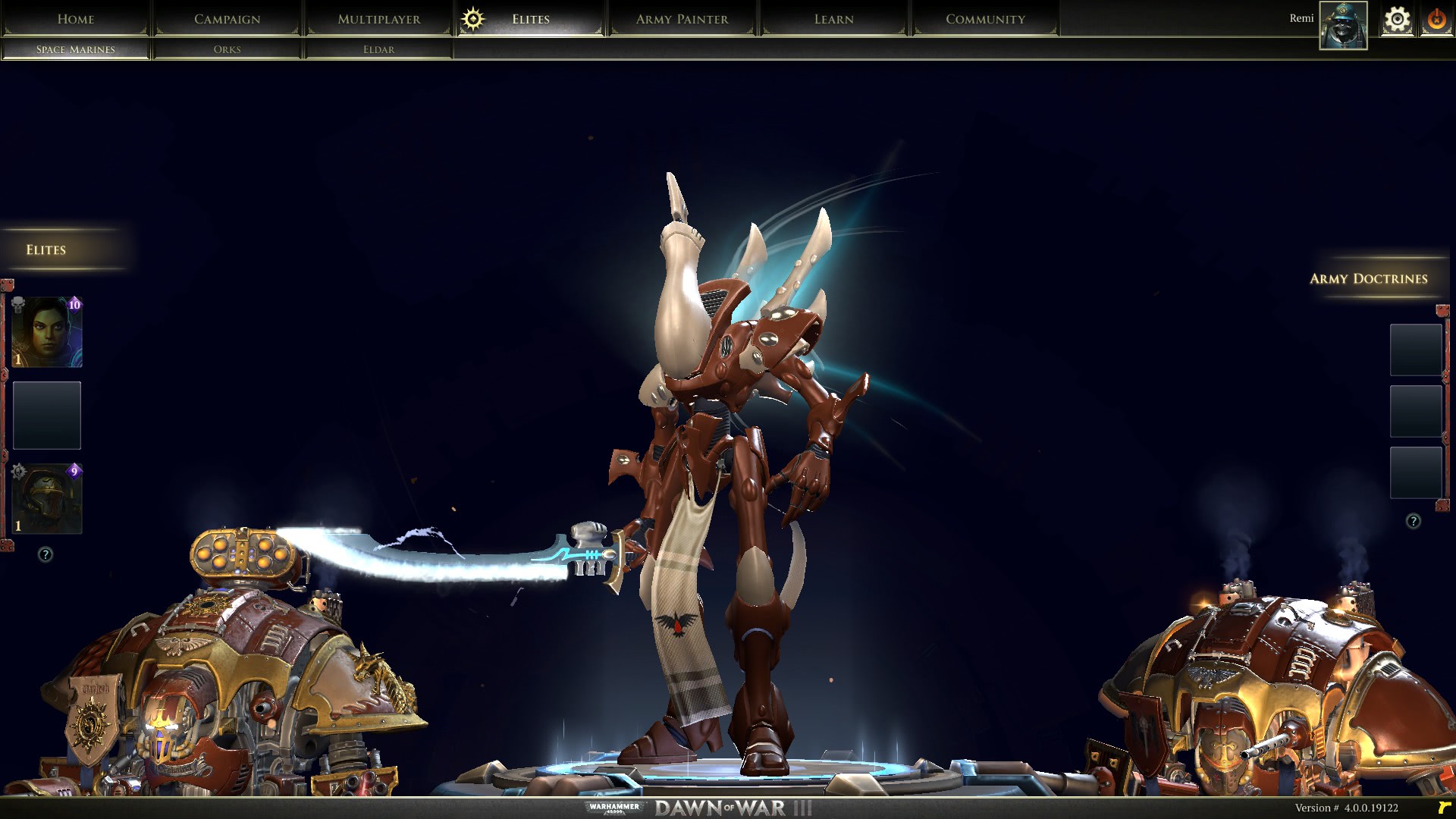1456x819 pixels.
Task: Show help for the Elites panel
Action: pyautogui.click(x=45, y=554)
